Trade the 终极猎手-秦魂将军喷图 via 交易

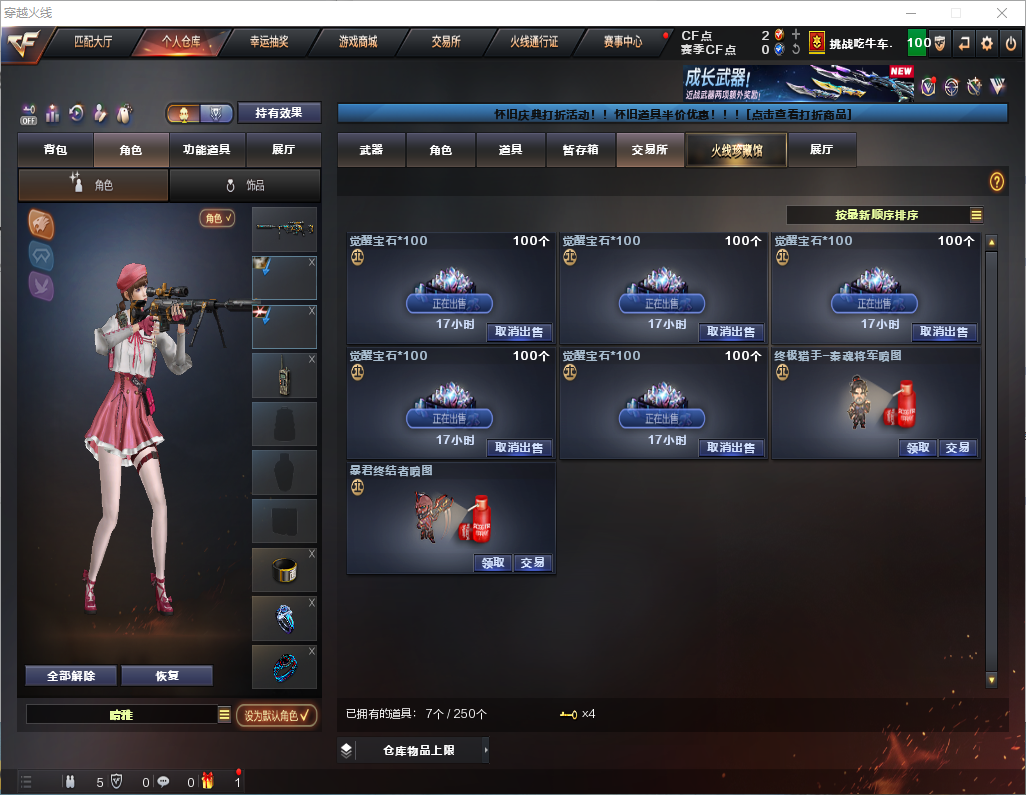click(958, 448)
